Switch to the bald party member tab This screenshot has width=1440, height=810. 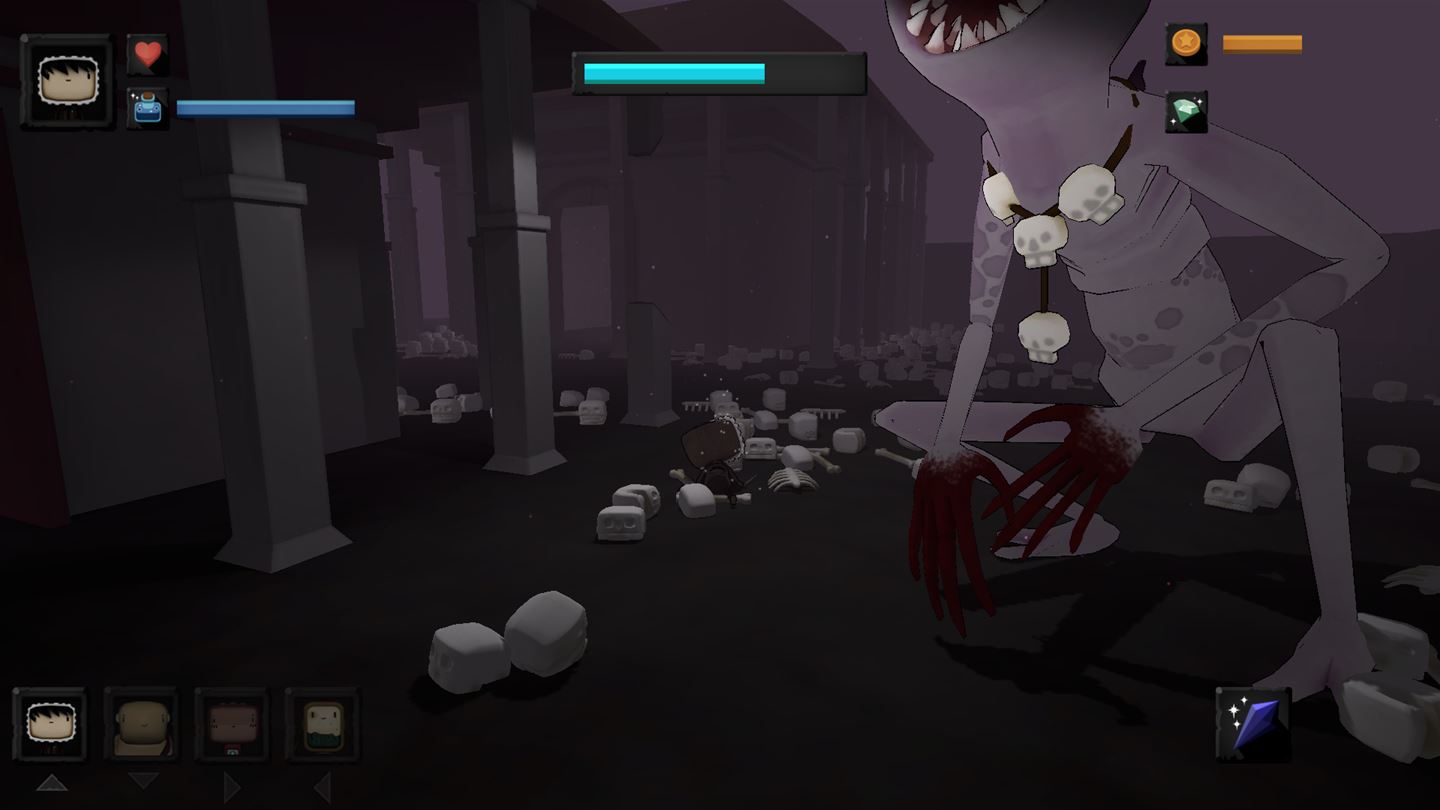142,727
